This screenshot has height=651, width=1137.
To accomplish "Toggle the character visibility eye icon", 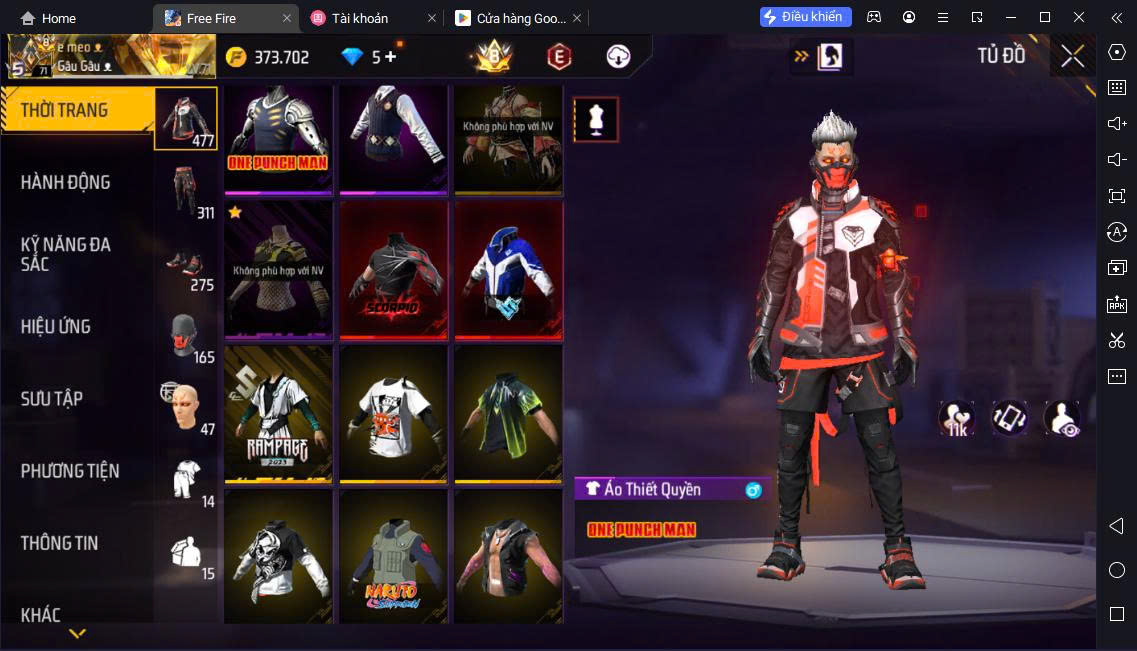I will pos(1062,419).
